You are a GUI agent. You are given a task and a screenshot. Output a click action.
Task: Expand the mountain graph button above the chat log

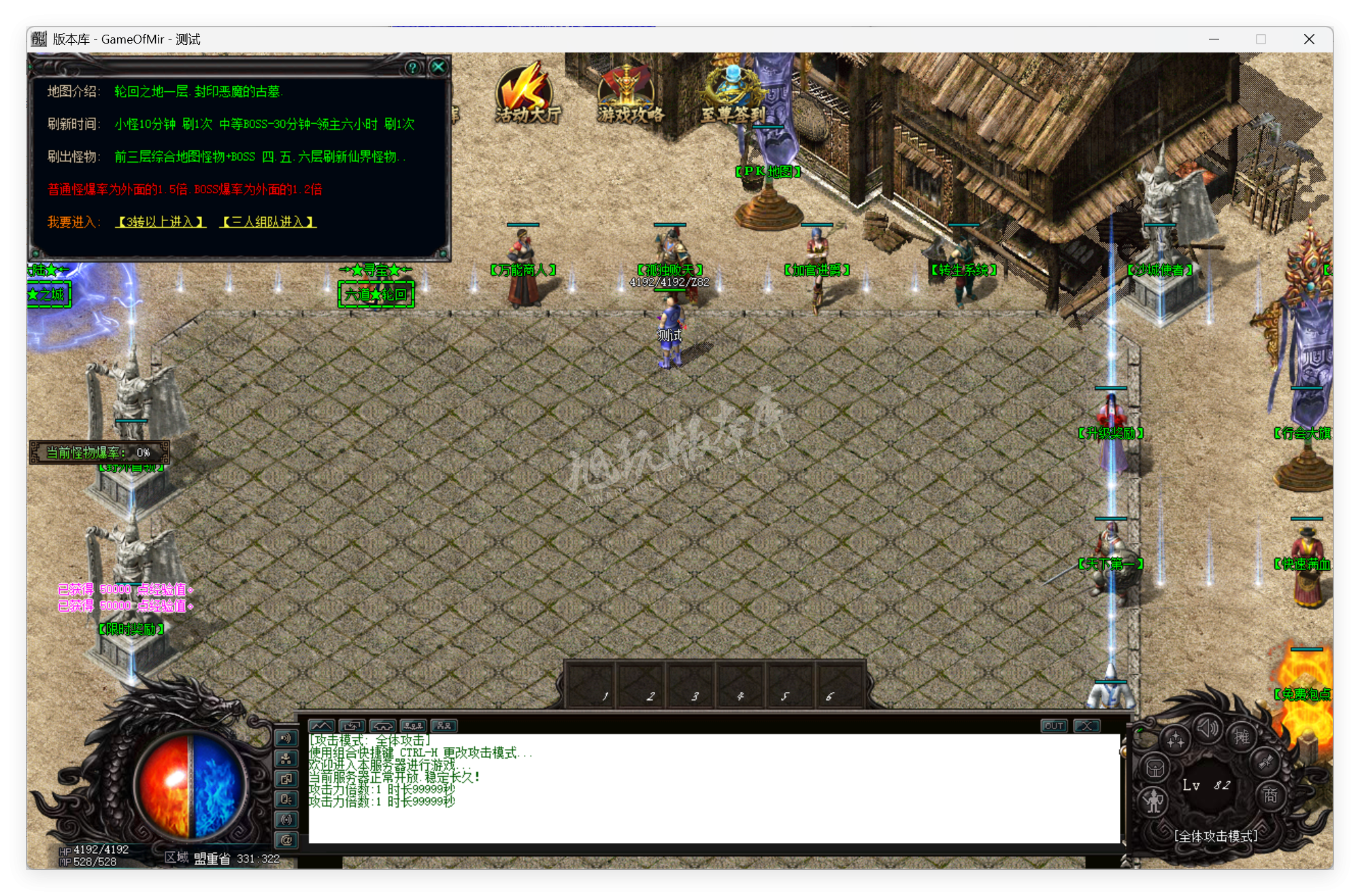click(x=322, y=726)
